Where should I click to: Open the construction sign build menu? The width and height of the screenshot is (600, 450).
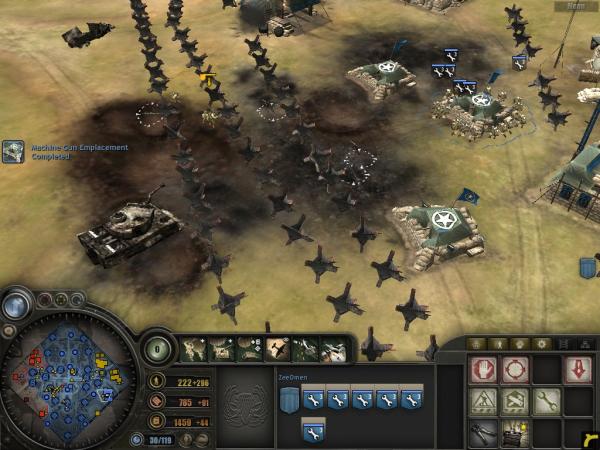pos(484,402)
